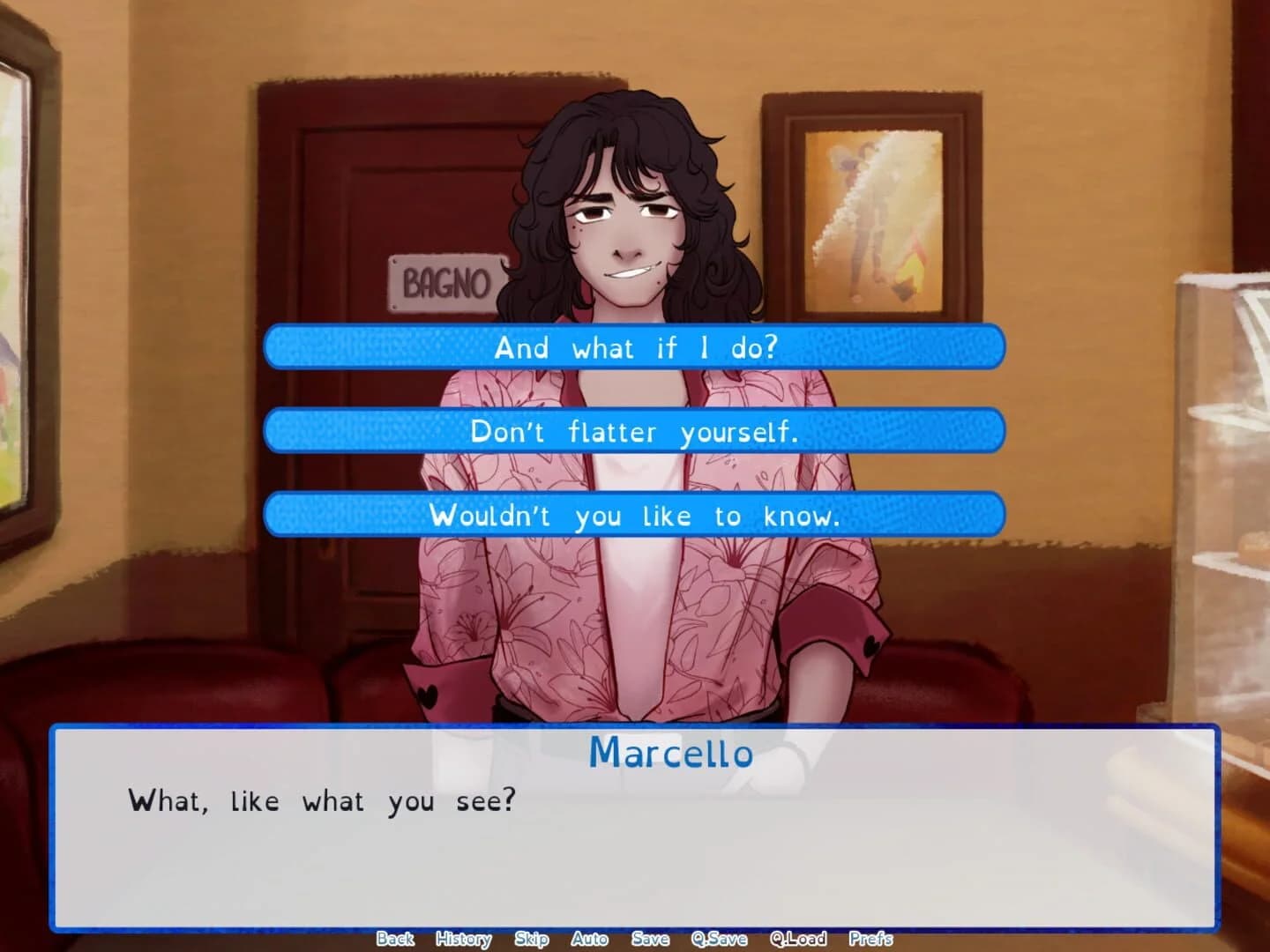Open the Save screen
This screenshot has width=1270, height=952.
point(650,939)
